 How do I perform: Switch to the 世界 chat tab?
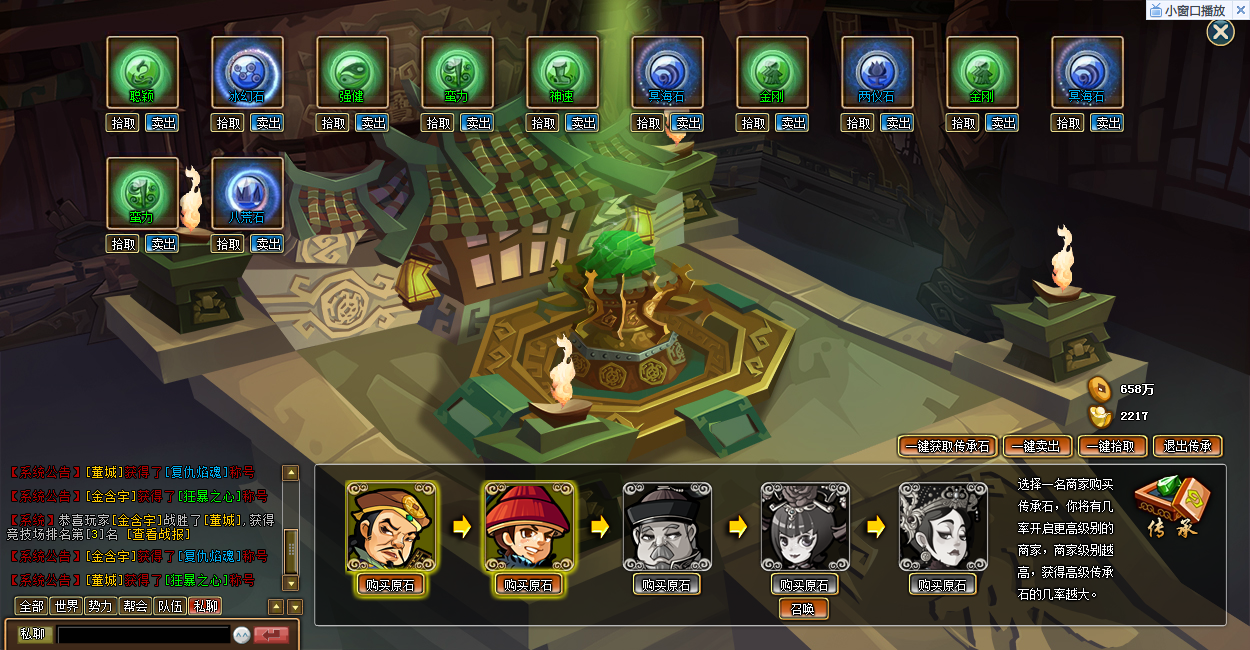tap(66, 606)
